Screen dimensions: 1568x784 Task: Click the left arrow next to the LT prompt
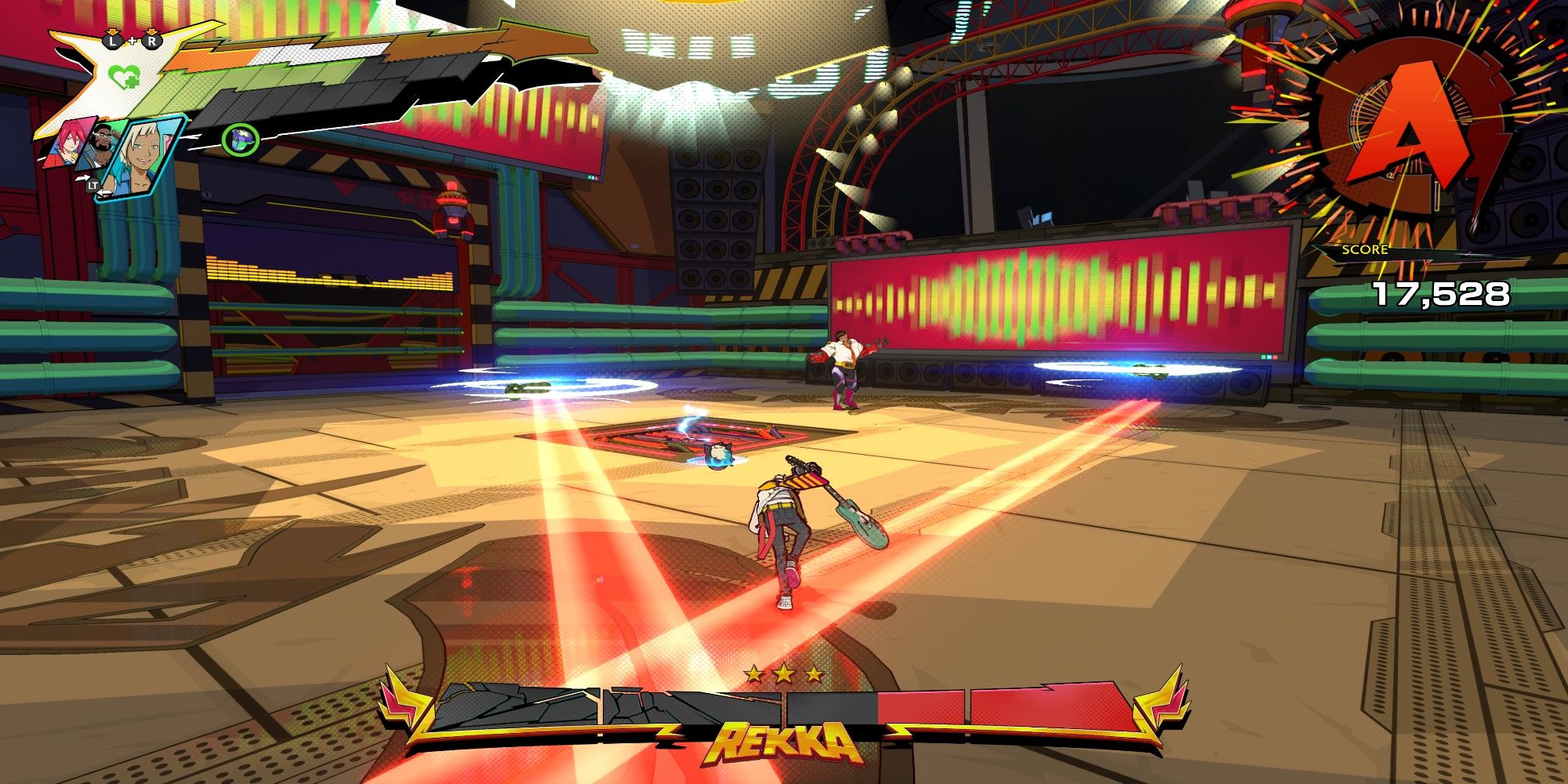click(x=106, y=193)
